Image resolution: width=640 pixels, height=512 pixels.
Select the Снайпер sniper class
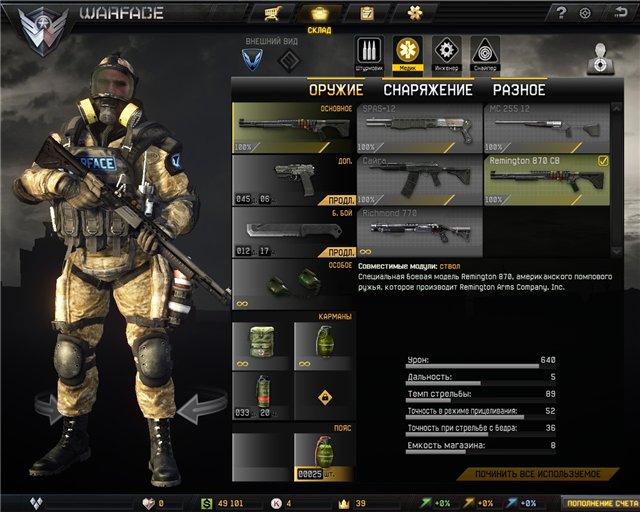click(485, 54)
